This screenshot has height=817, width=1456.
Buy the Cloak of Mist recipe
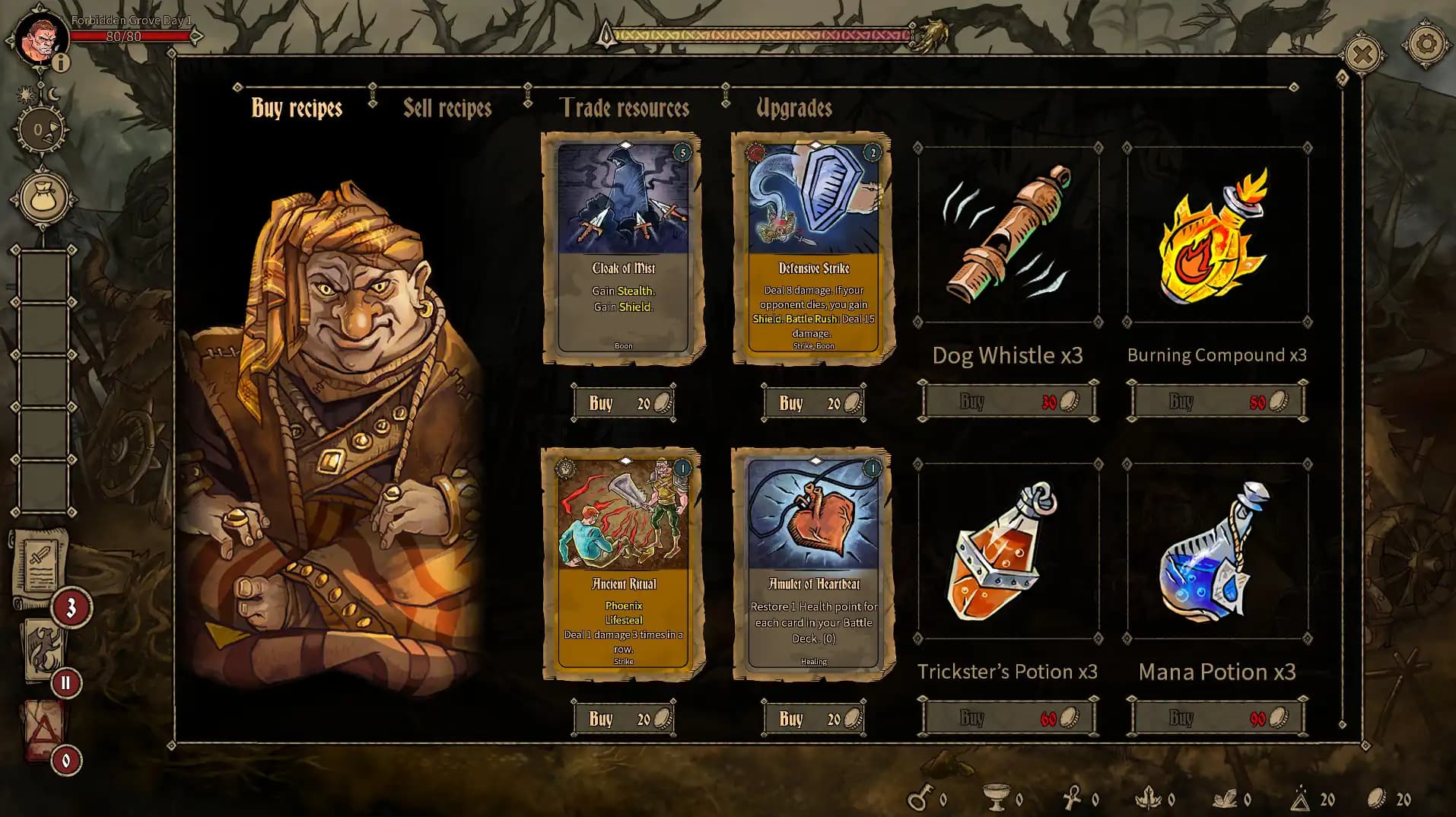624,402
